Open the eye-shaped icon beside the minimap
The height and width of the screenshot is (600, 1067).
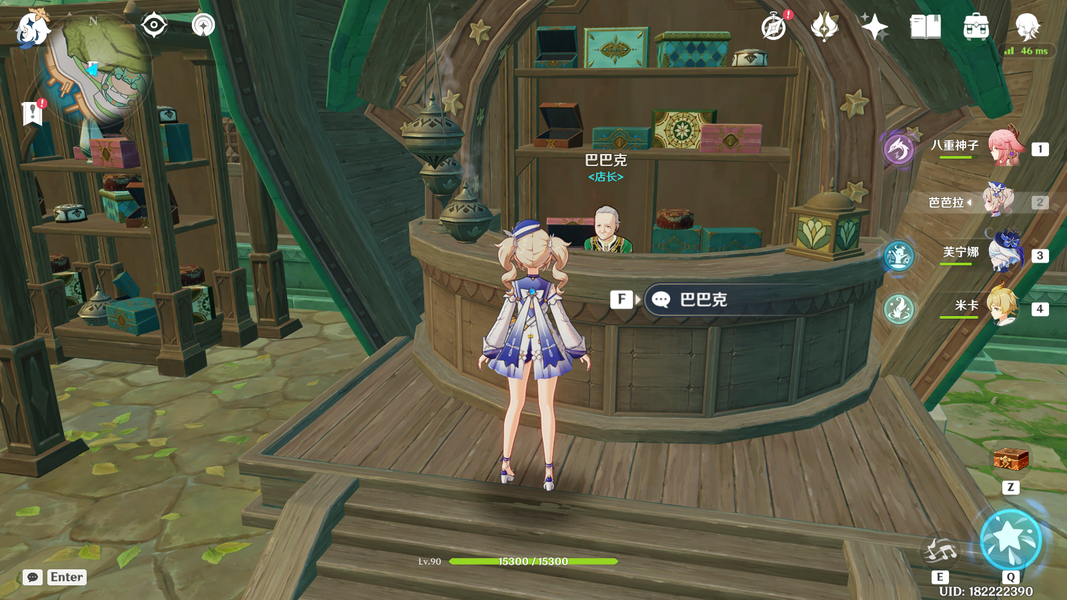[153, 25]
